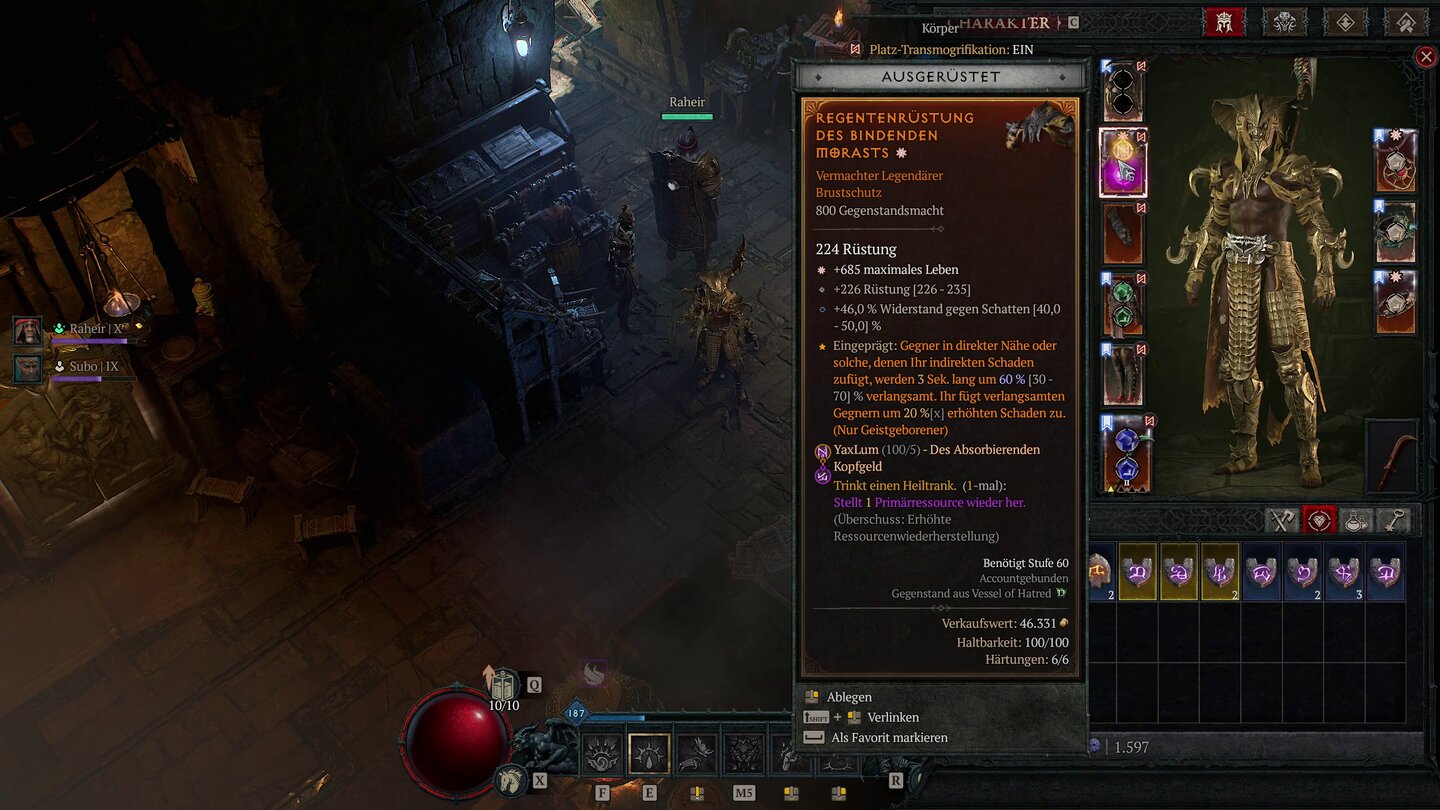Click Raheir's party member portrait

pos(27,330)
